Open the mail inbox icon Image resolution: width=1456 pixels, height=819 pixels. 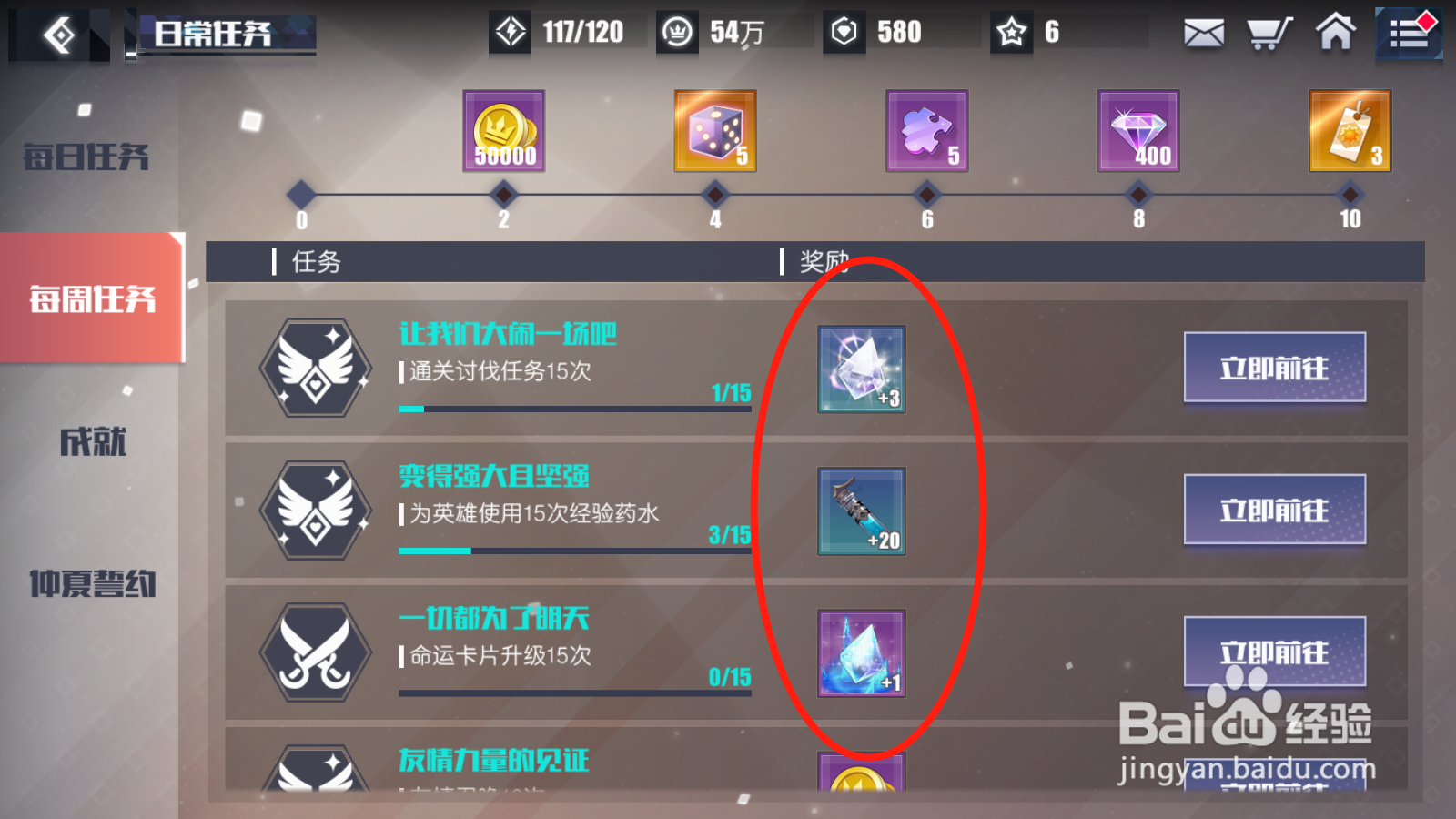point(1203,33)
